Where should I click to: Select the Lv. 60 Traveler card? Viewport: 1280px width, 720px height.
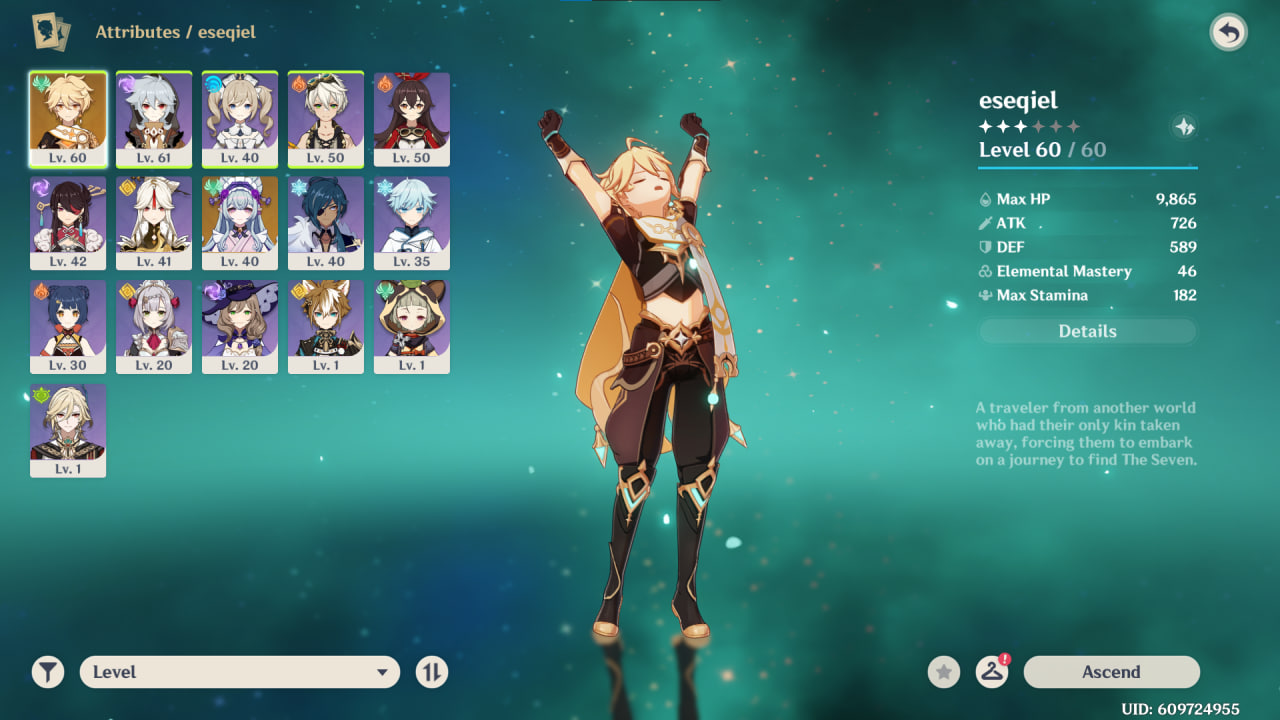[x=68, y=119]
